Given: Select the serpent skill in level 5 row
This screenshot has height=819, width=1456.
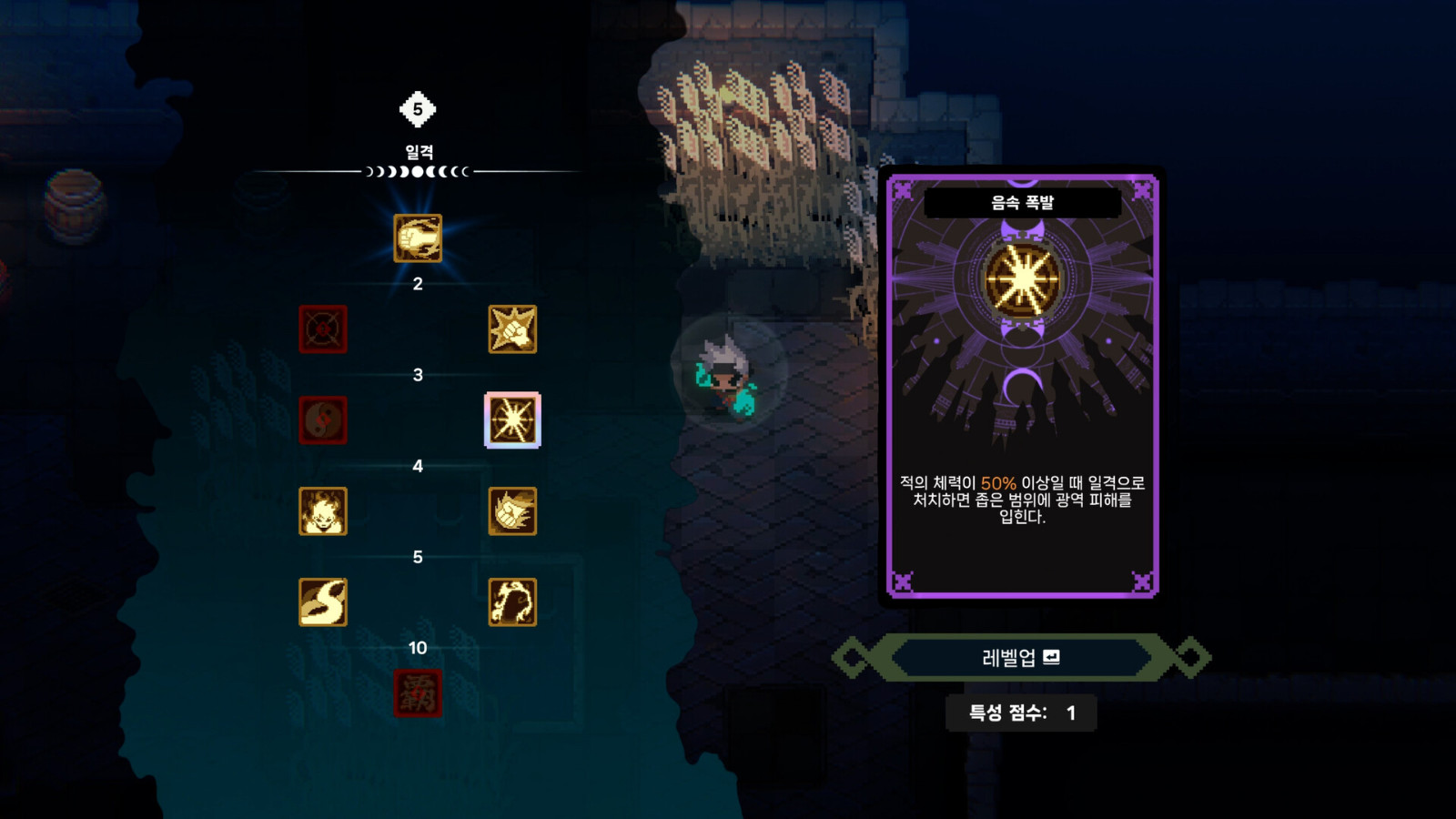Looking at the screenshot, I should [324, 602].
